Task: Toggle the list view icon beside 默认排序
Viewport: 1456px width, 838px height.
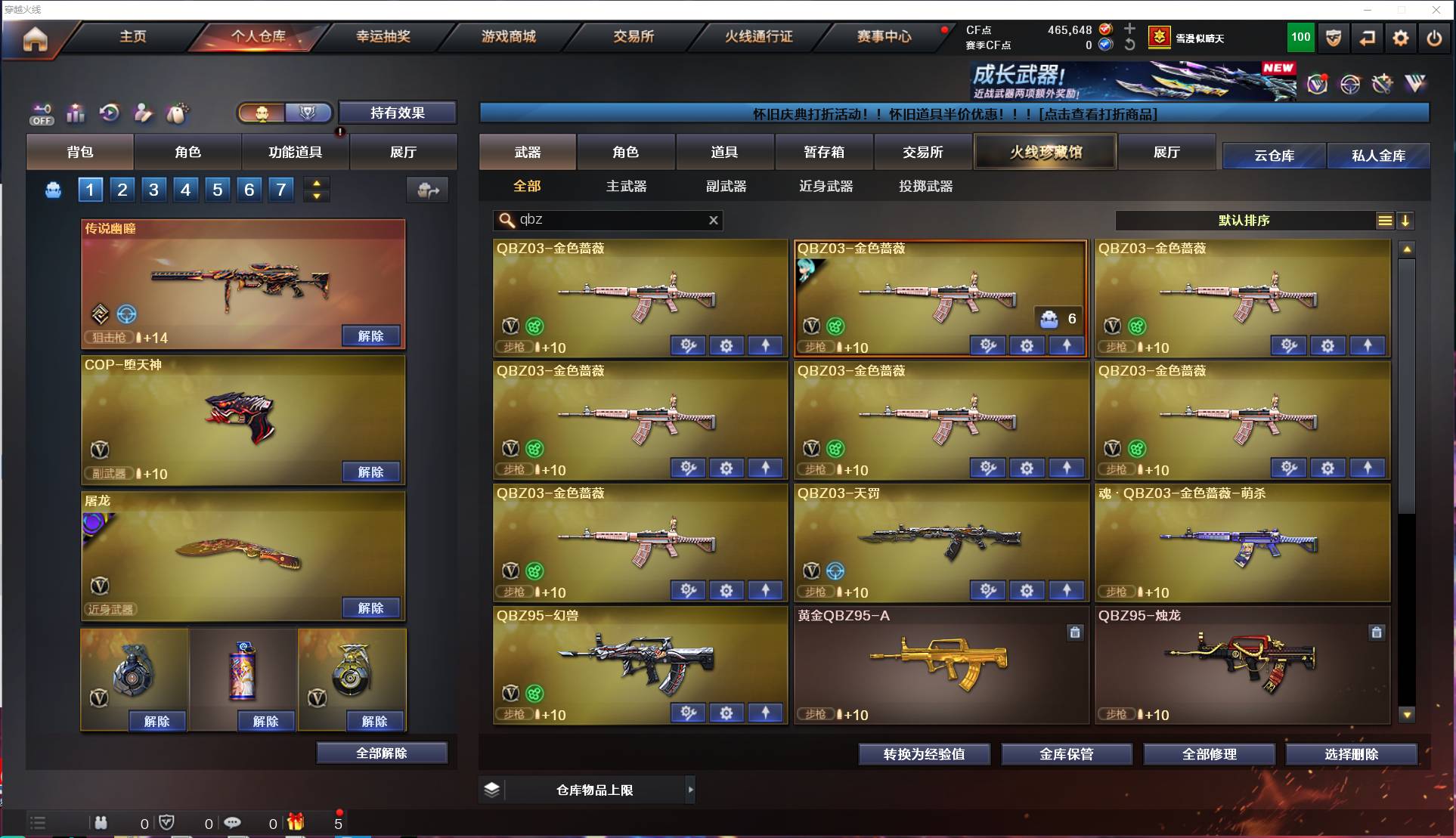Action: tap(1385, 221)
